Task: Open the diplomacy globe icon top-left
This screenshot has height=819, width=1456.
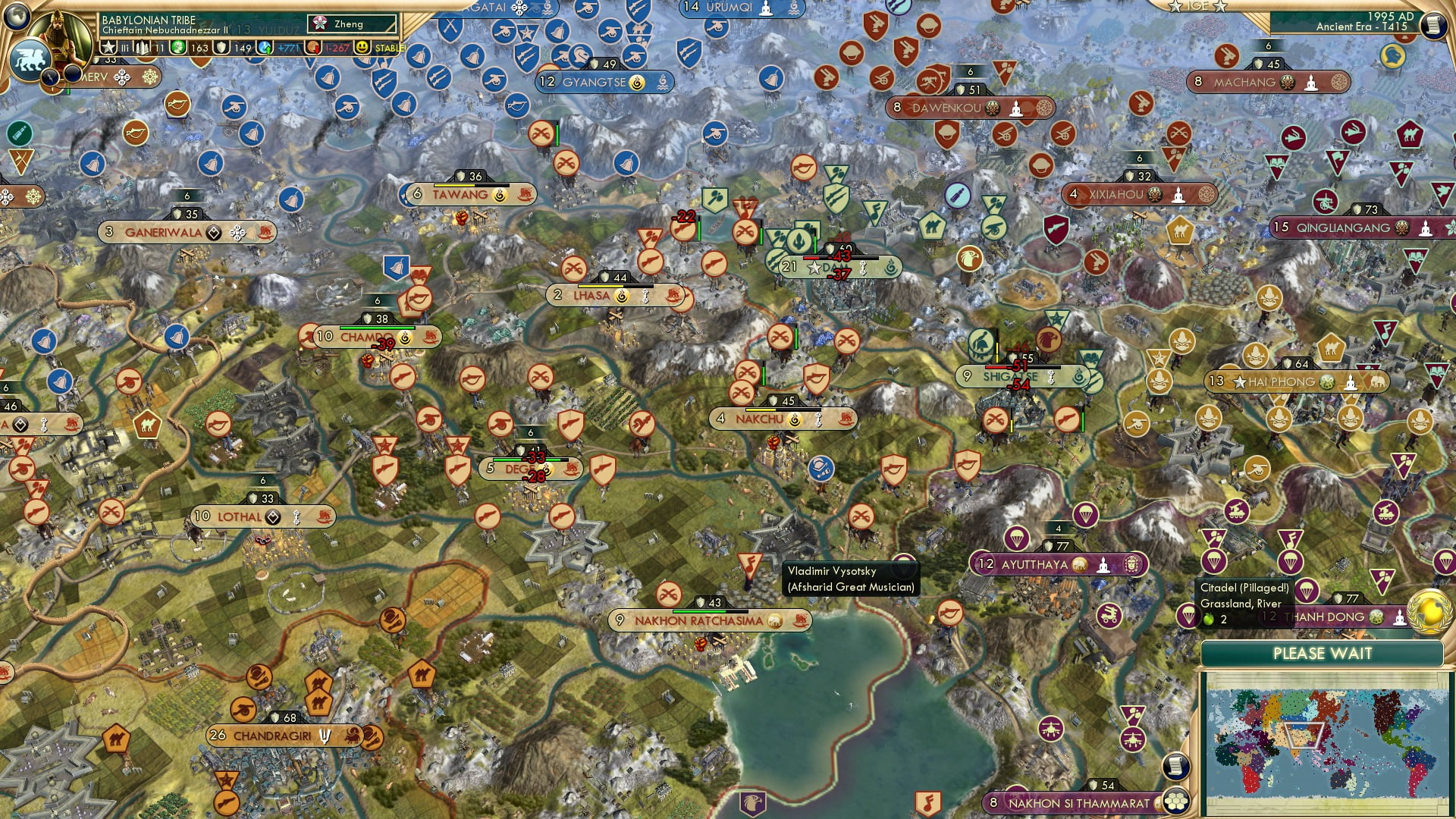Action: pos(17,17)
